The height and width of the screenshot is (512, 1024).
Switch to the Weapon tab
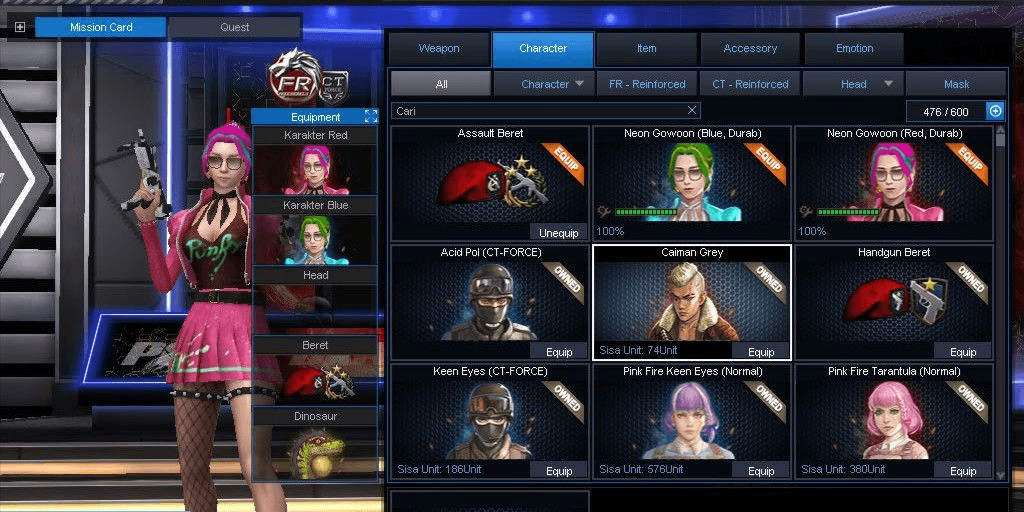click(x=439, y=49)
